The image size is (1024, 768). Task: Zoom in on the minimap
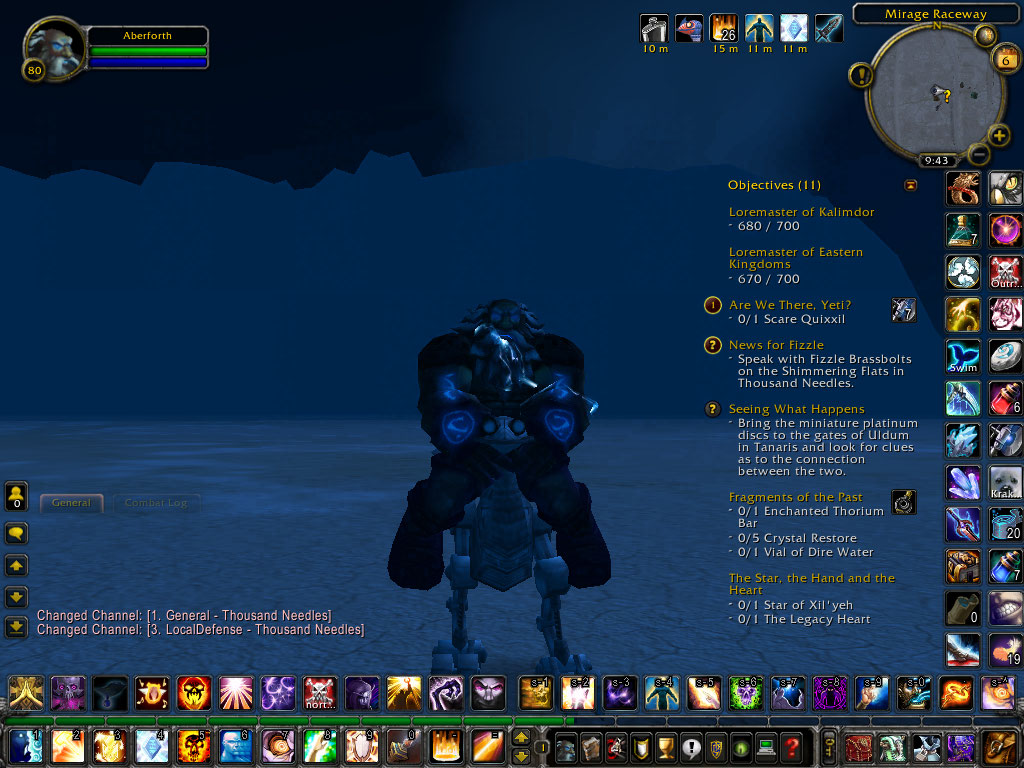point(999,135)
